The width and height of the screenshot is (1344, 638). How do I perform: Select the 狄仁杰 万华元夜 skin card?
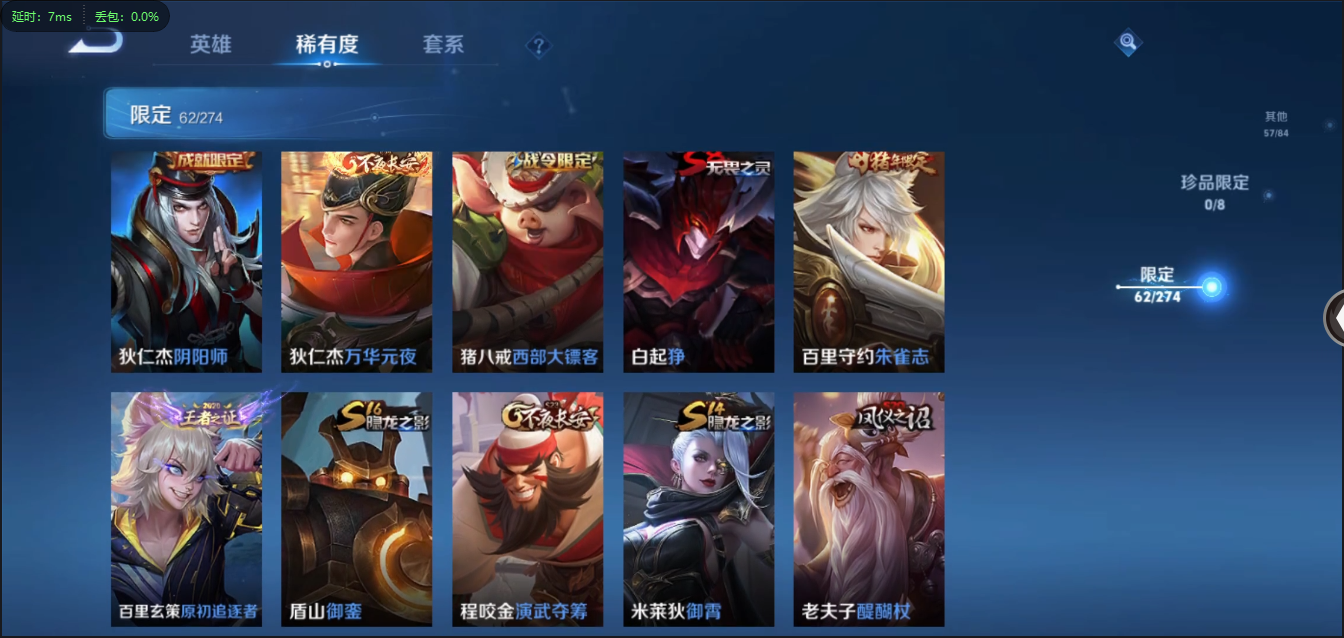click(x=357, y=262)
